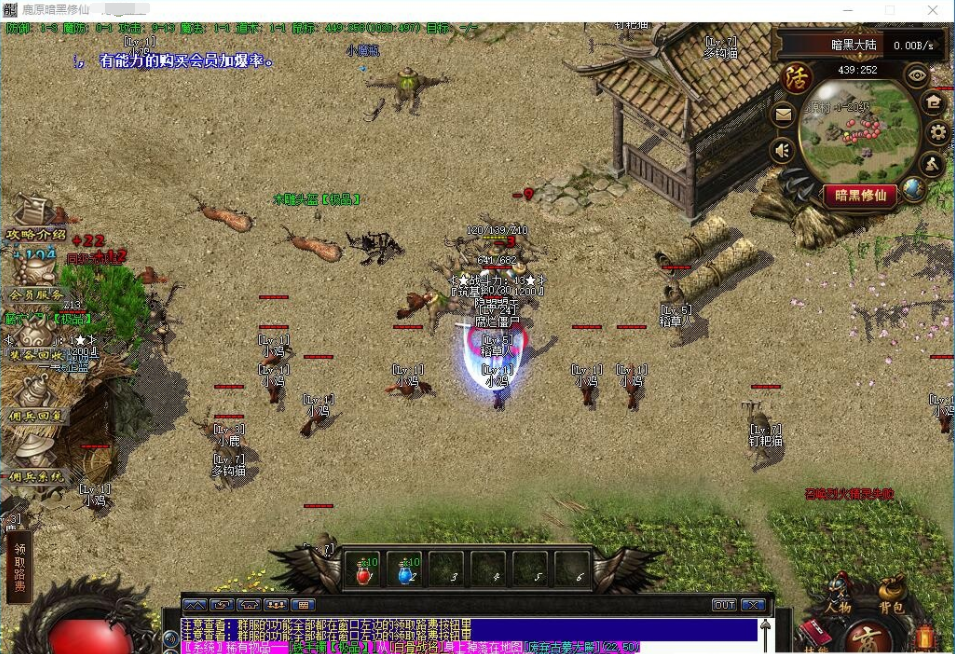Use the red health potion slot
955x654 pixels.
(363, 571)
